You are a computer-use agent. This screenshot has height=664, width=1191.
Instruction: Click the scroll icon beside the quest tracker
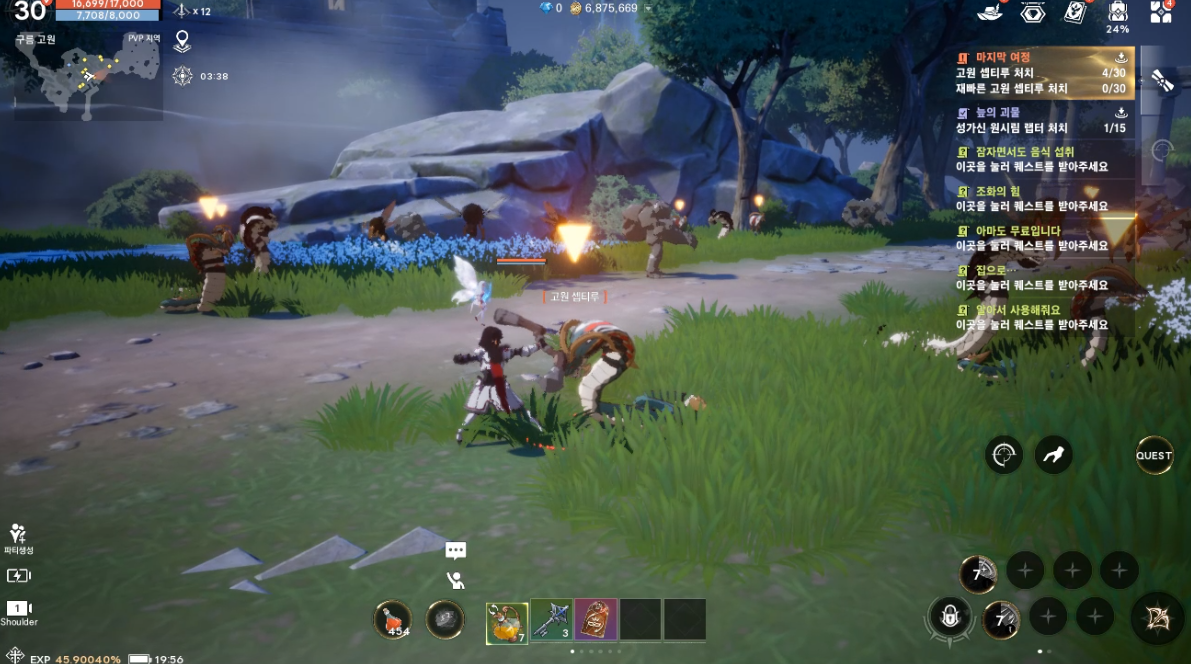[1162, 81]
